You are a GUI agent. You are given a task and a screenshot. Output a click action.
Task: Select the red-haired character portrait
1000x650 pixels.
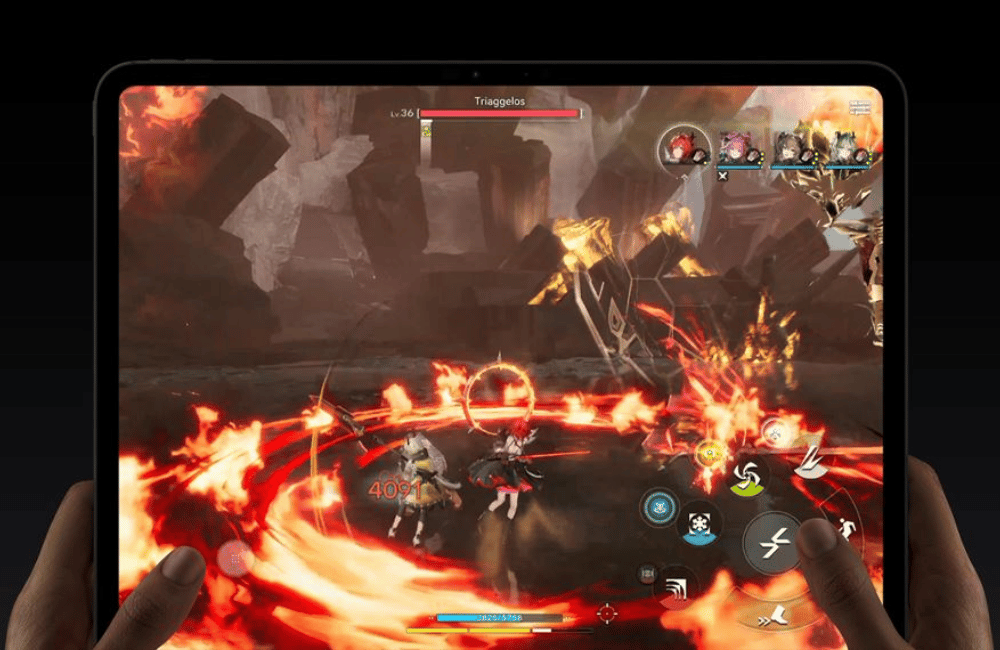tap(683, 148)
